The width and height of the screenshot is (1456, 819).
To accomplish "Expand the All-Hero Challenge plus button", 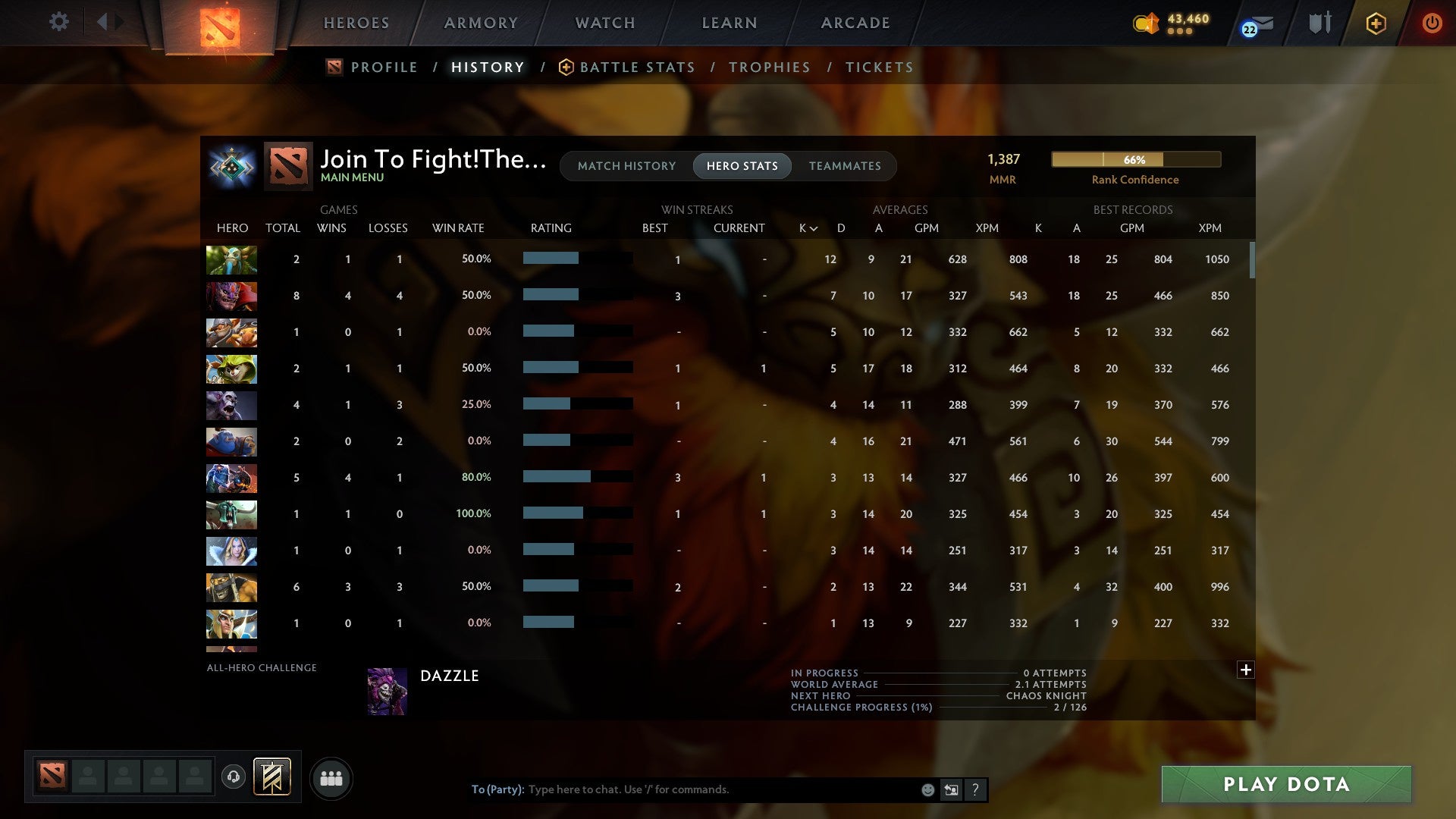I will coord(1245,670).
